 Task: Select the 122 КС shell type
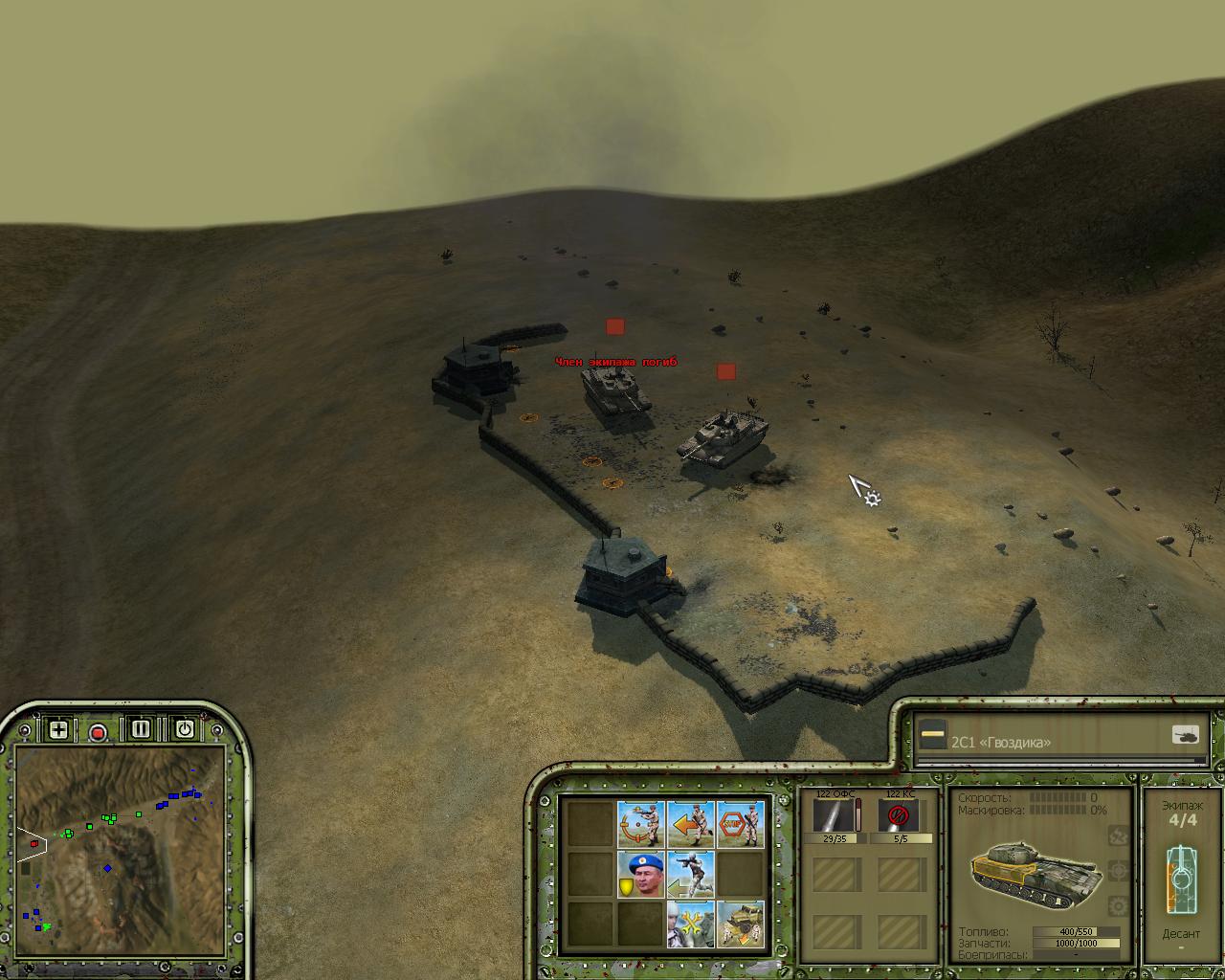tap(899, 816)
